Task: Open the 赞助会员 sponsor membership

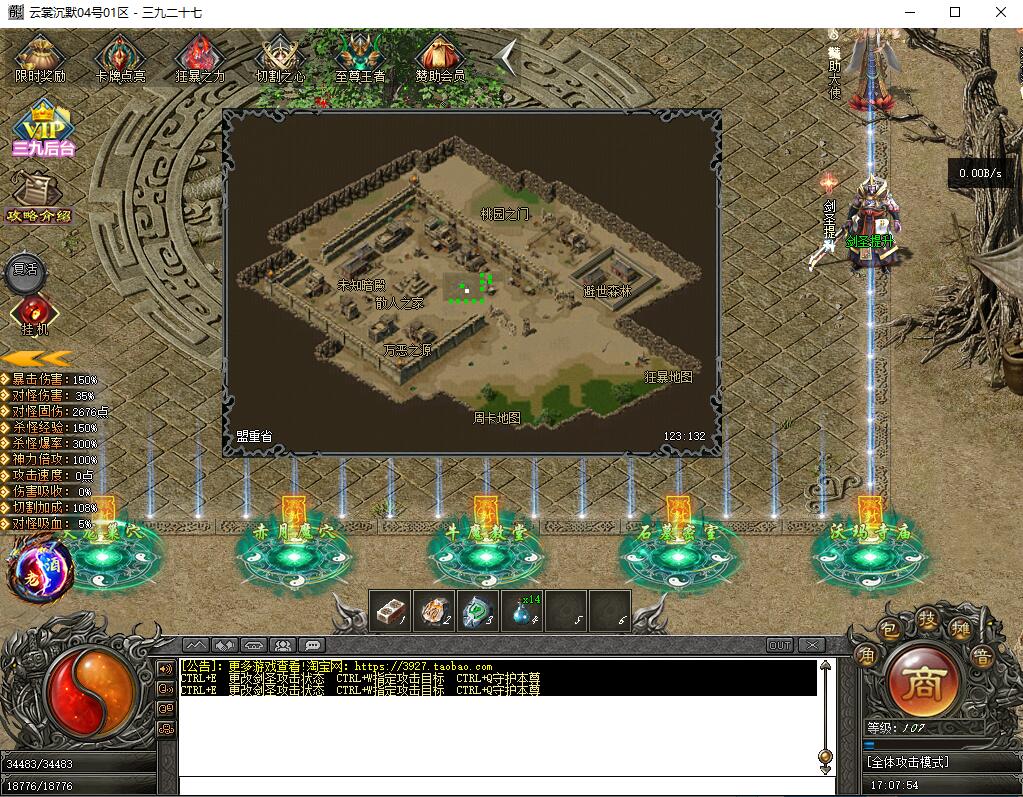Action: [440, 58]
